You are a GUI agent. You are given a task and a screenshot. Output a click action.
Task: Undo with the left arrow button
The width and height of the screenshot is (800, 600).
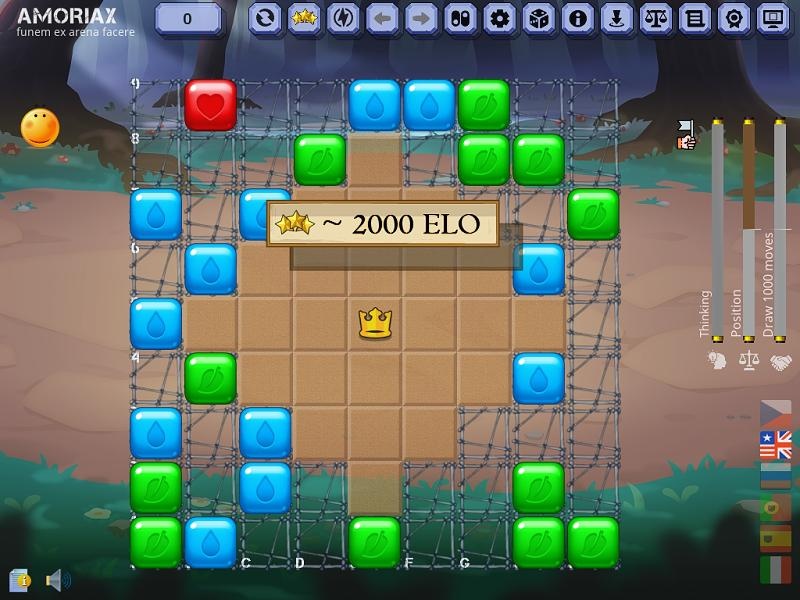(382, 18)
